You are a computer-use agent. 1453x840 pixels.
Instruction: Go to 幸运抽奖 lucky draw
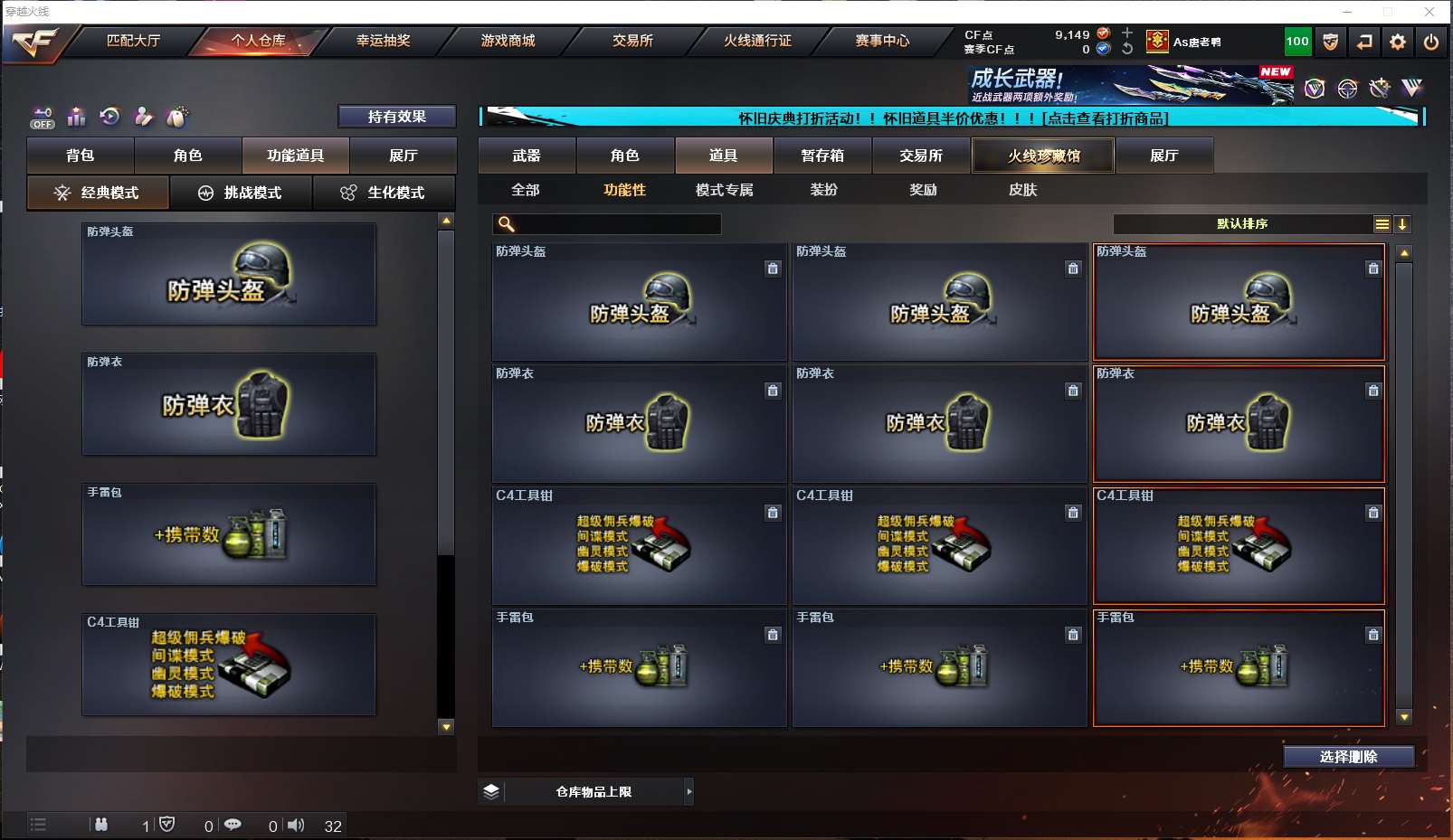tap(383, 41)
